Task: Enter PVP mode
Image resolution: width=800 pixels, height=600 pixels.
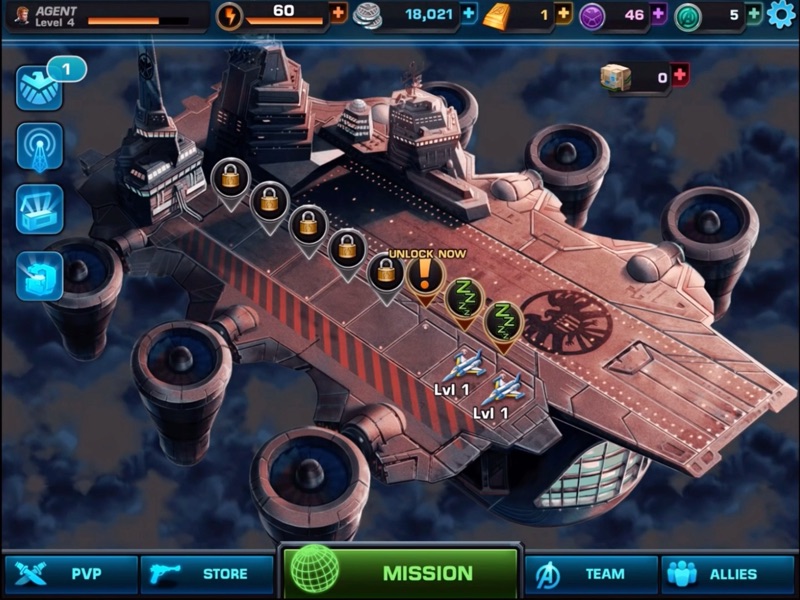Action: (x=70, y=574)
